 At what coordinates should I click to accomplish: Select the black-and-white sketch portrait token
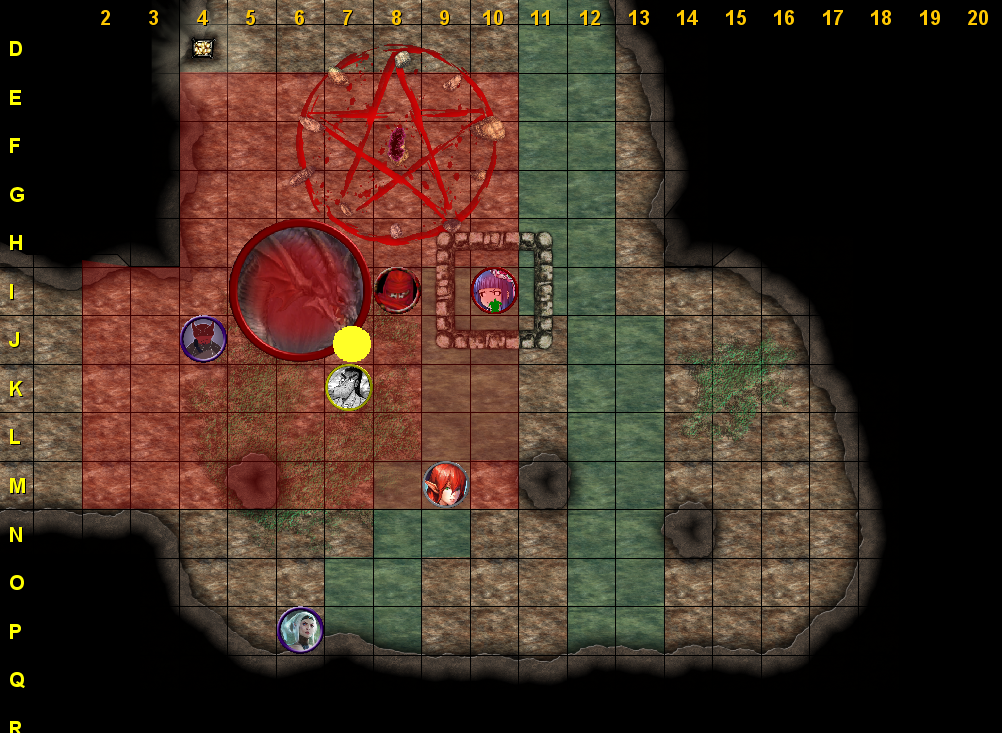click(349, 387)
